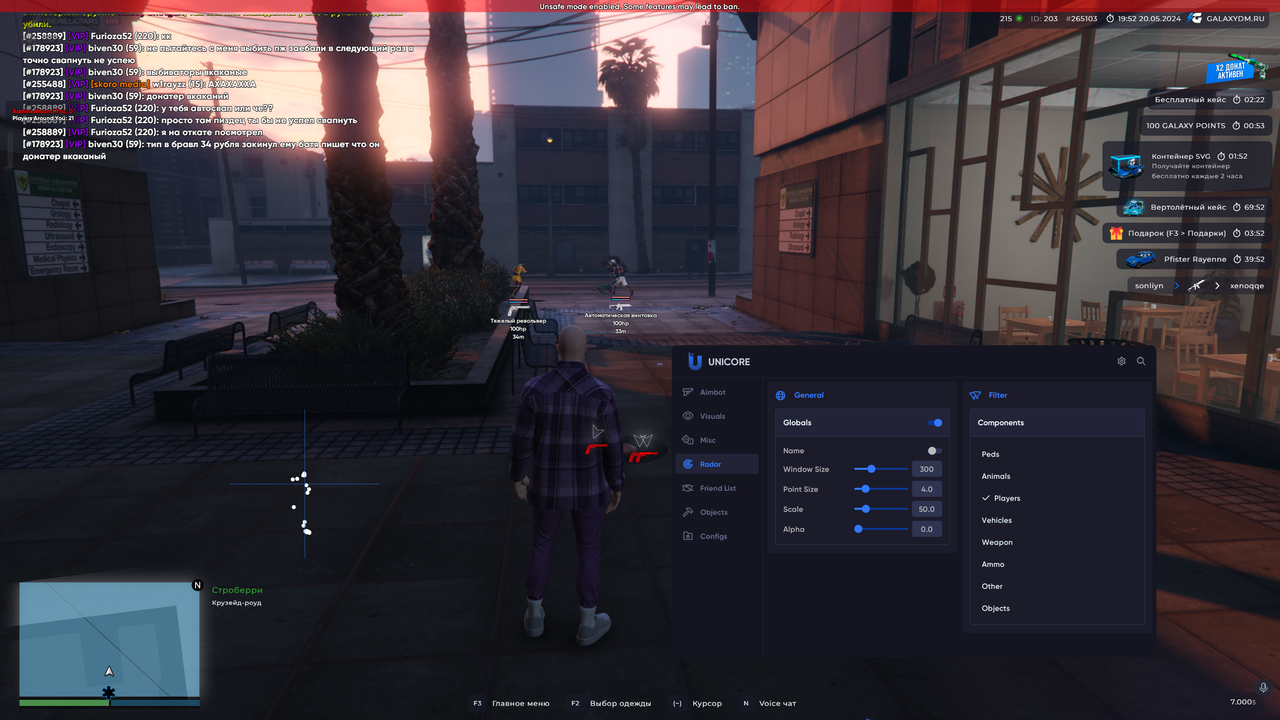Choose the Vehicles filter component
The height and width of the screenshot is (720, 1280).
(x=997, y=520)
